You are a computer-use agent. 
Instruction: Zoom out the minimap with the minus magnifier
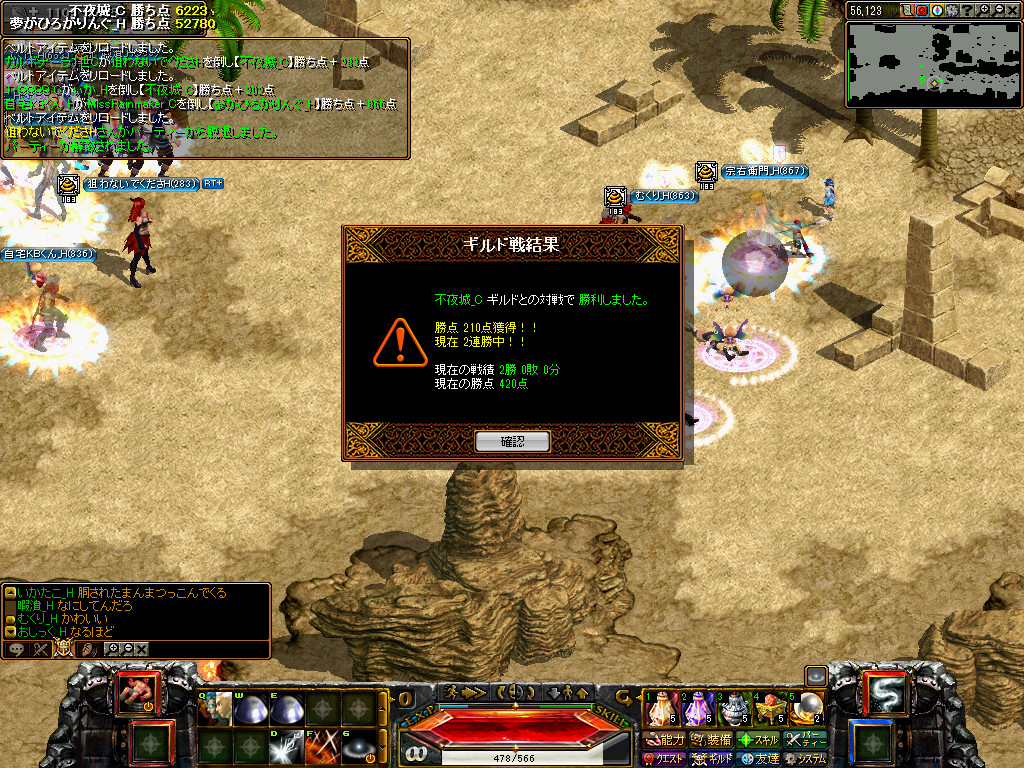point(998,10)
